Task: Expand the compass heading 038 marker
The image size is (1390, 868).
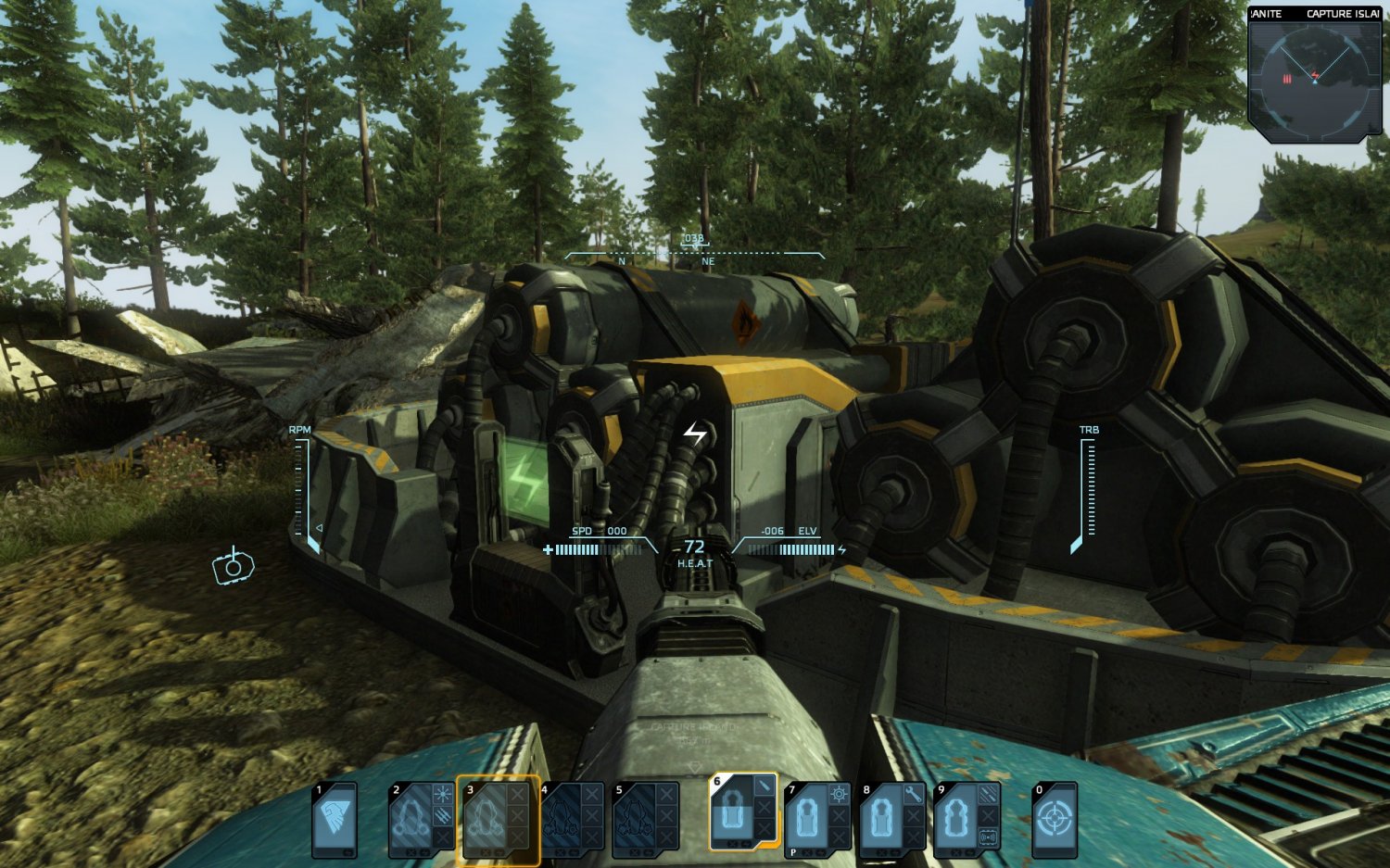Action: pos(692,238)
